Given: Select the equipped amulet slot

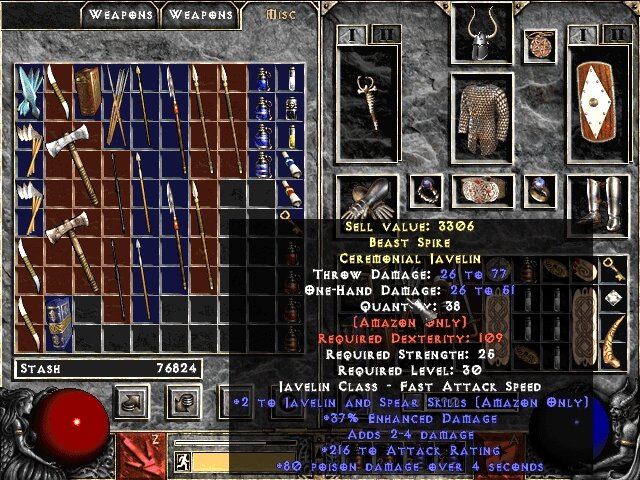Looking at the screenshot, I should tap(543, 44).
